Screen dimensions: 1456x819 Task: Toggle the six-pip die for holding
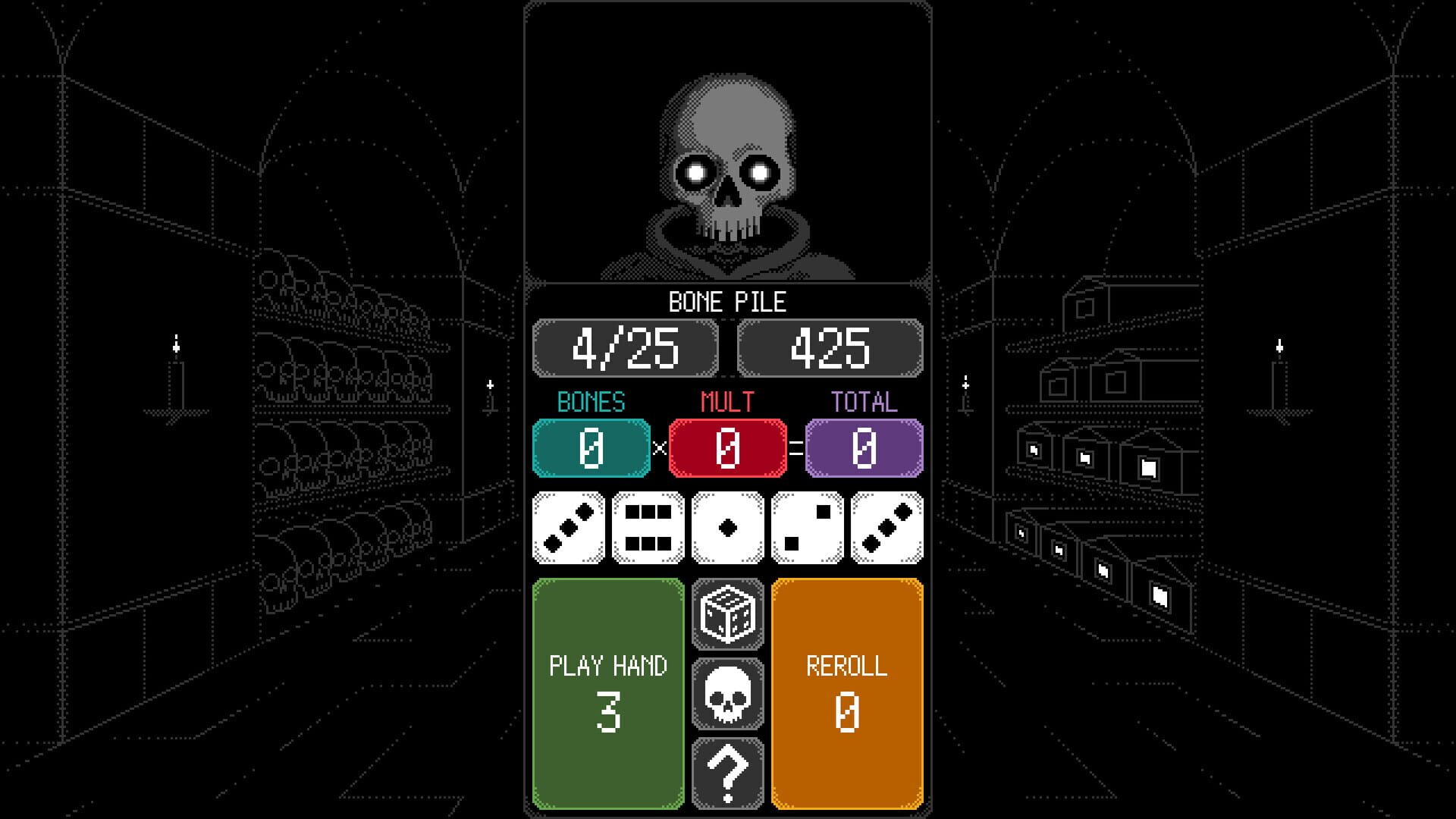[647, 527]
